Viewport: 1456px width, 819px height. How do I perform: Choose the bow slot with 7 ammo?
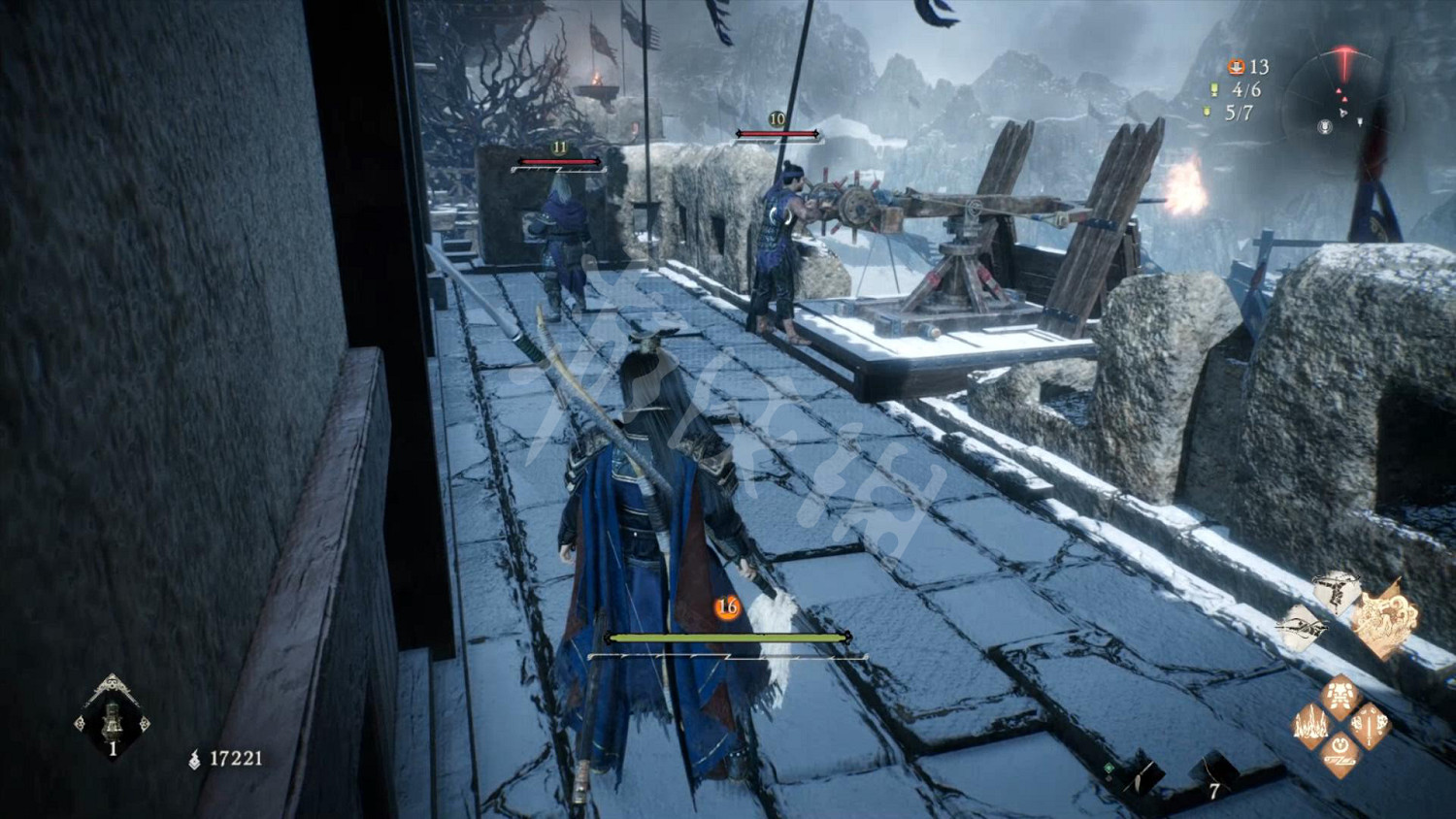click(1213, 774)
